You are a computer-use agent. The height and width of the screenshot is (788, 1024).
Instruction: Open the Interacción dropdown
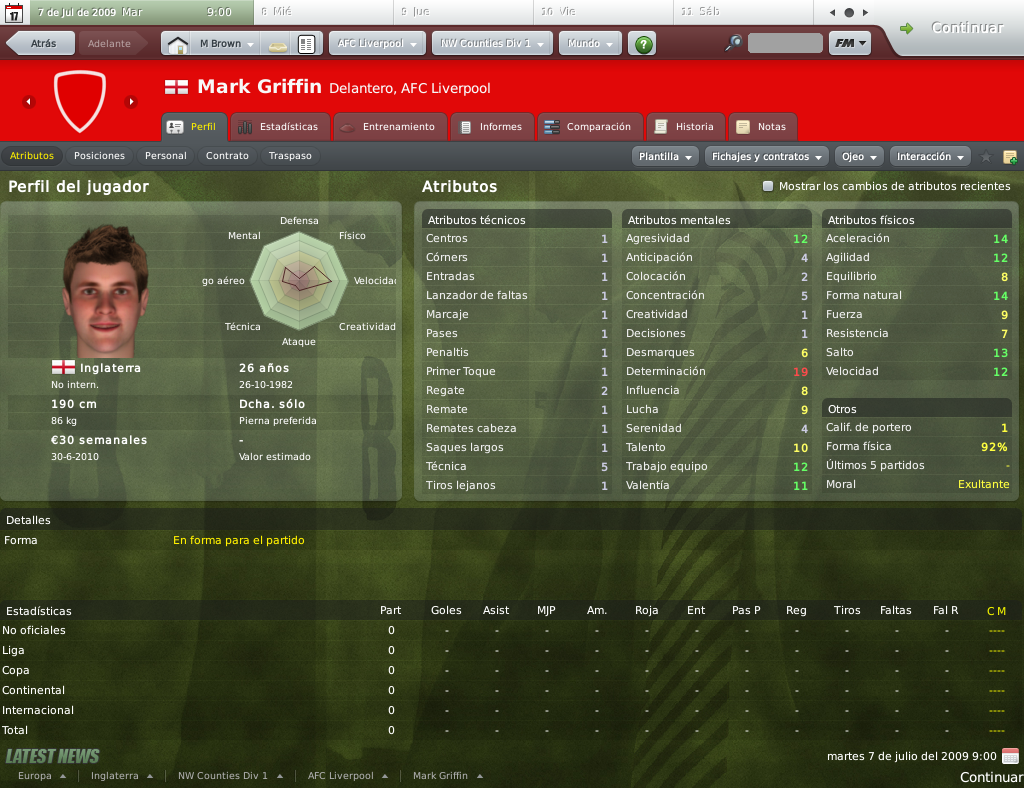[931, 157]
